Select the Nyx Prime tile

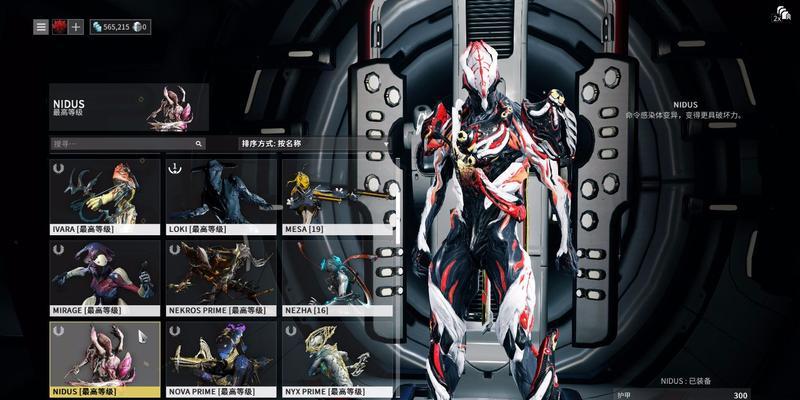[337, 359]
